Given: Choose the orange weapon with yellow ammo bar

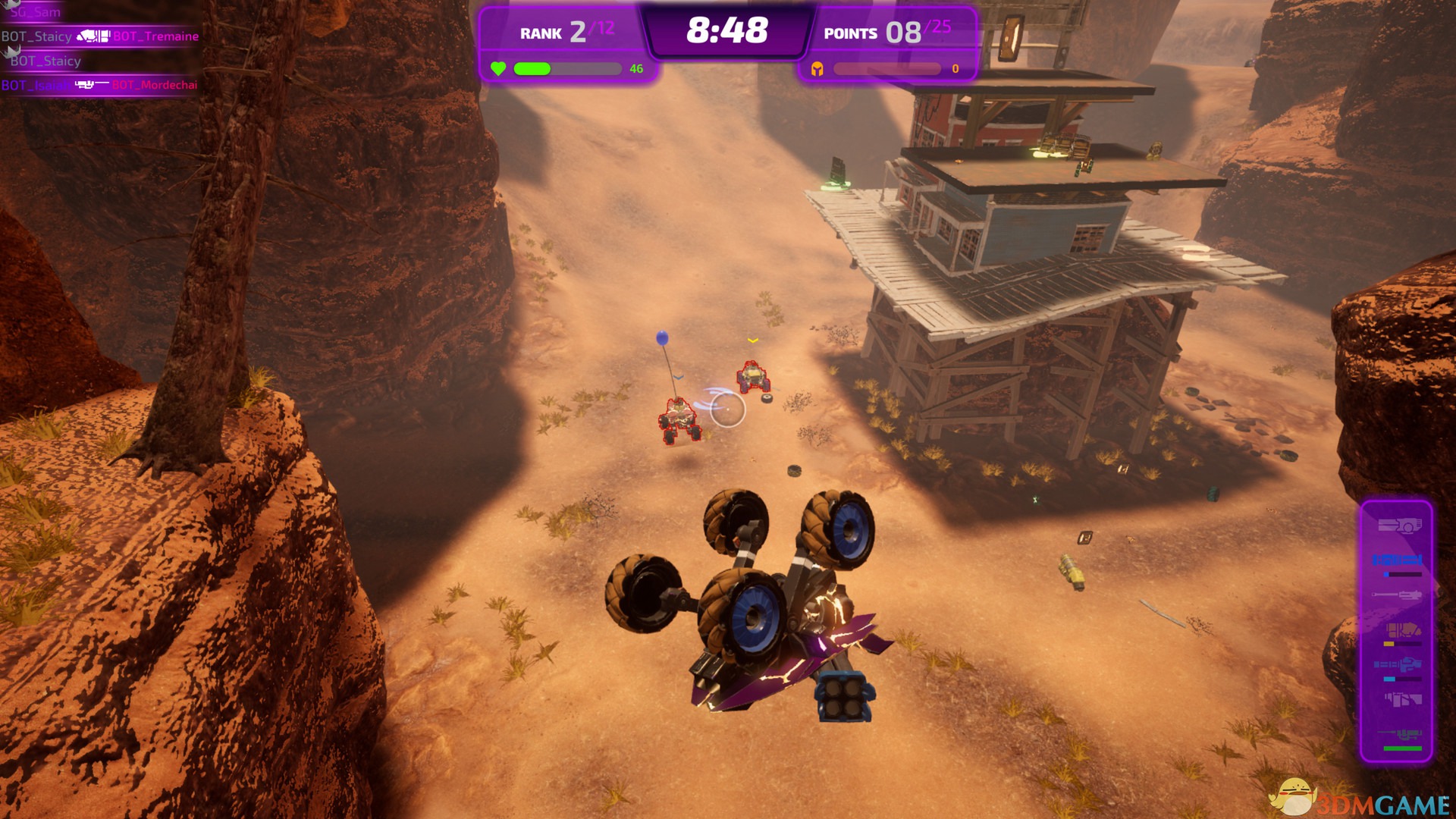Looking at the screenshot, I should pyautogui.click(x=1402, y=630).
